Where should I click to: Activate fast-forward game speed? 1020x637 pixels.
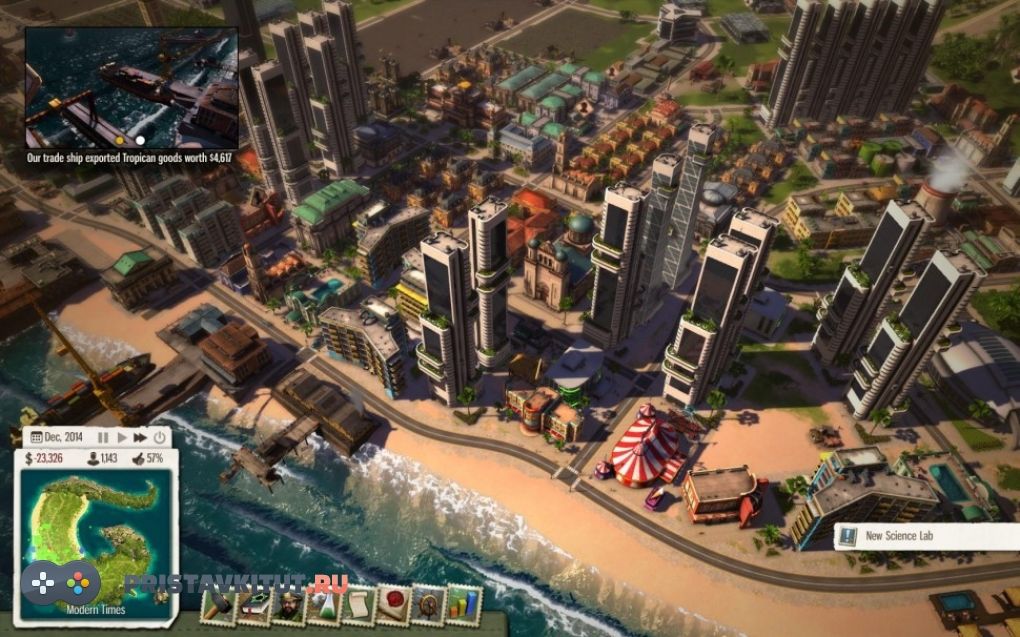pyautogui.click(x=141, y=437)
